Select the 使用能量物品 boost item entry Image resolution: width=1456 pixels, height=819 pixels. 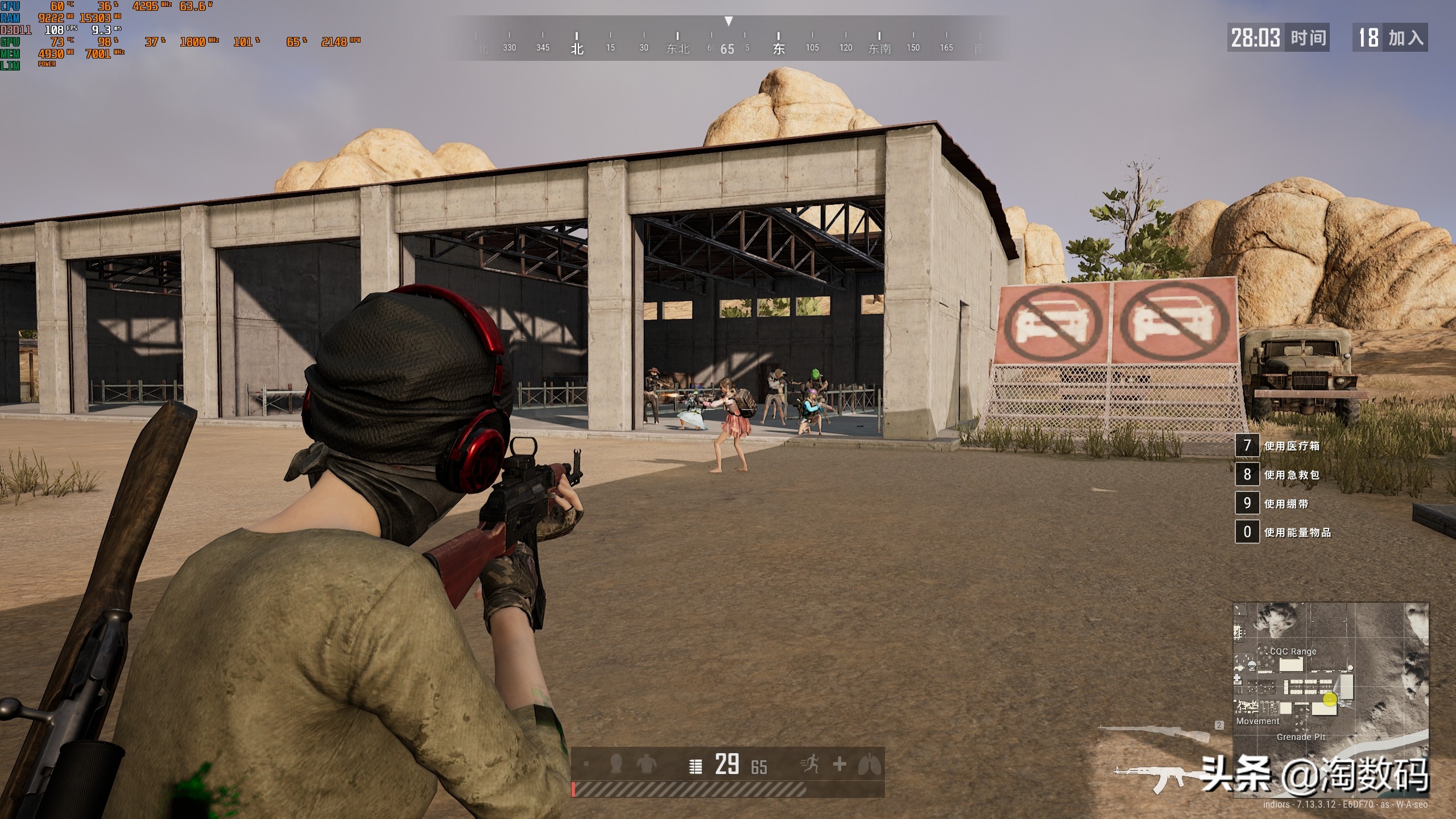coord(1297,532)
